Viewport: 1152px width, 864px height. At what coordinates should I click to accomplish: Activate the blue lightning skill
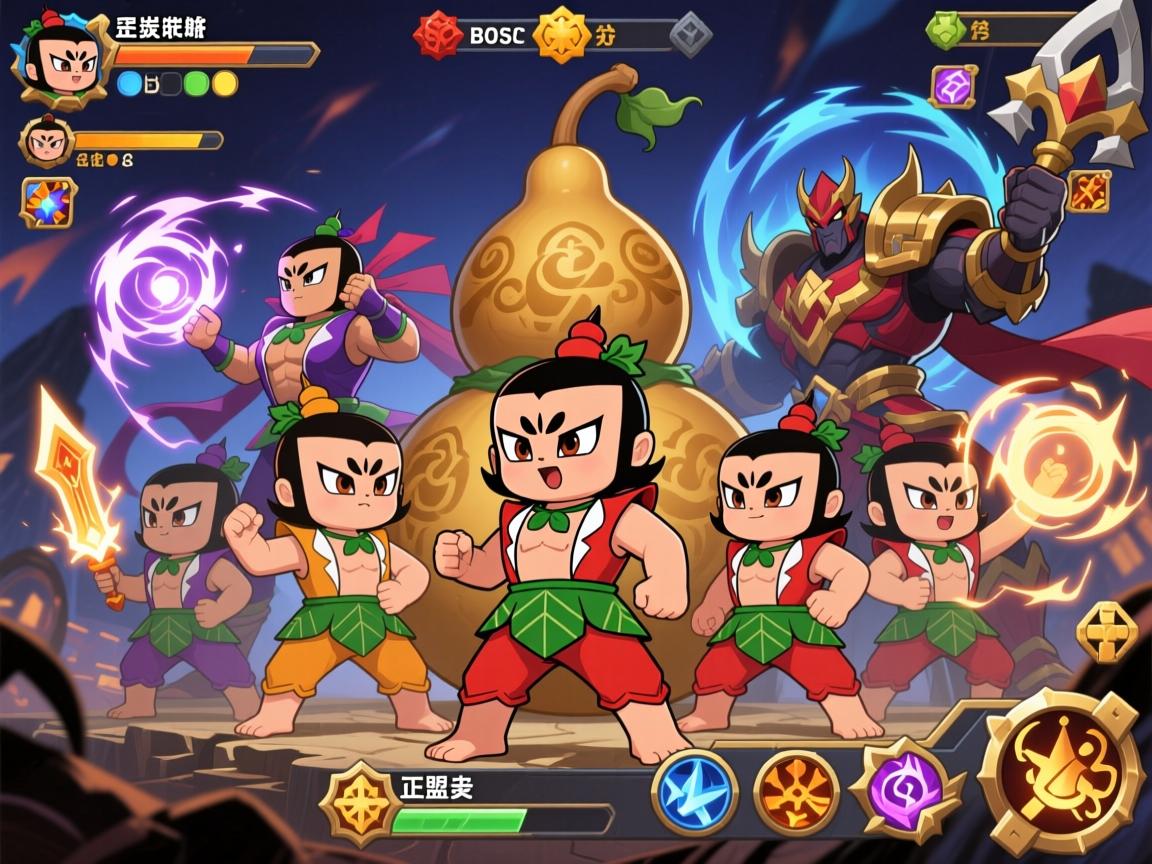[x=695, y=794]
